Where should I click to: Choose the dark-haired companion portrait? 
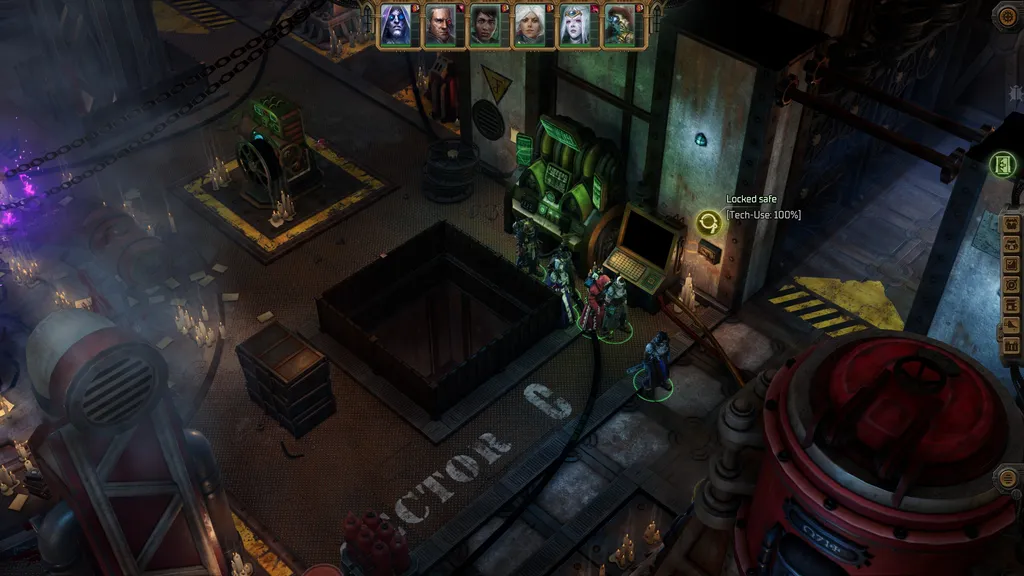click(485, 25)
